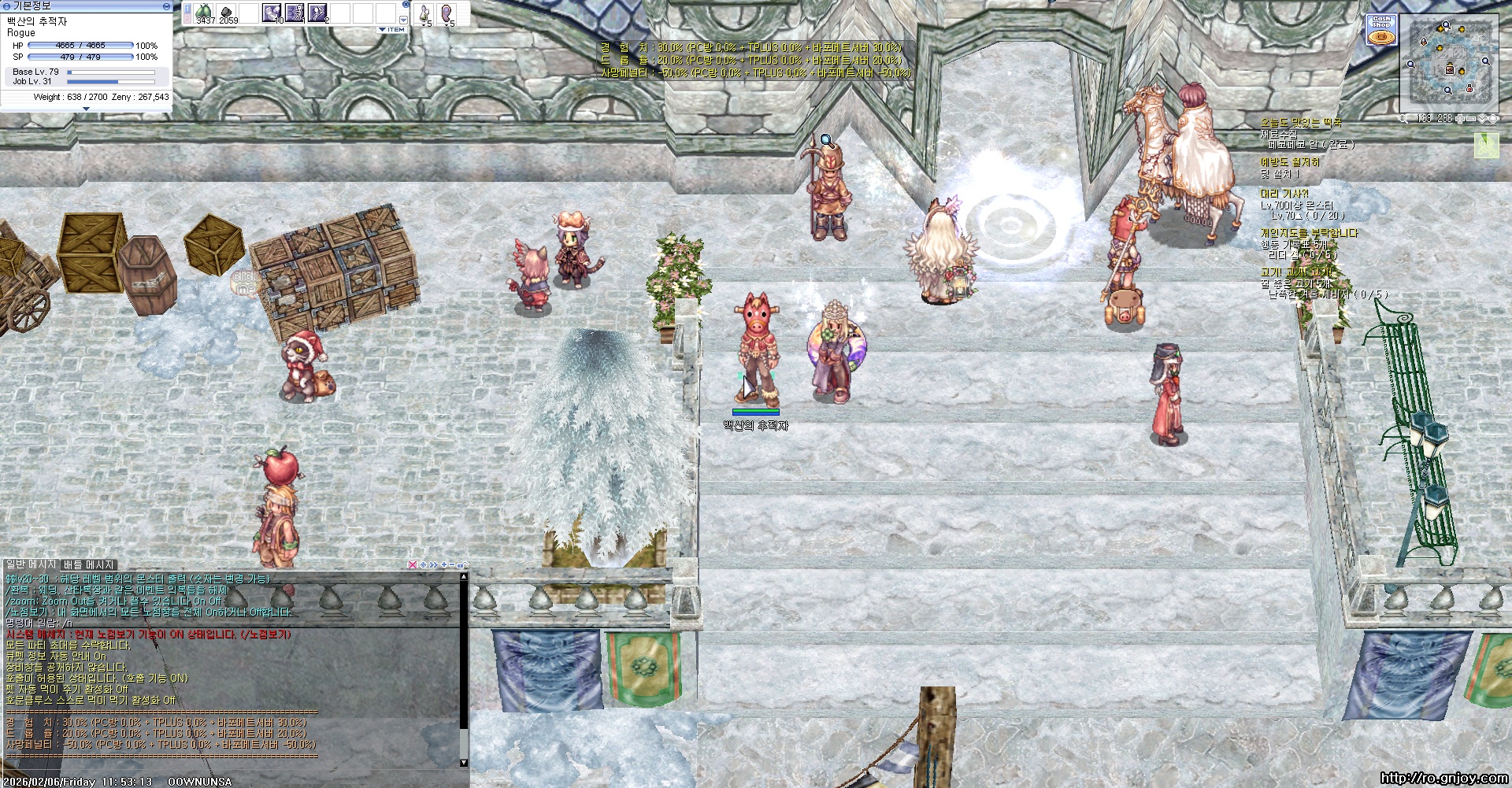Switch to the 배틀 메시지 chat tab
1512x788 pixels.
[89, 564]
